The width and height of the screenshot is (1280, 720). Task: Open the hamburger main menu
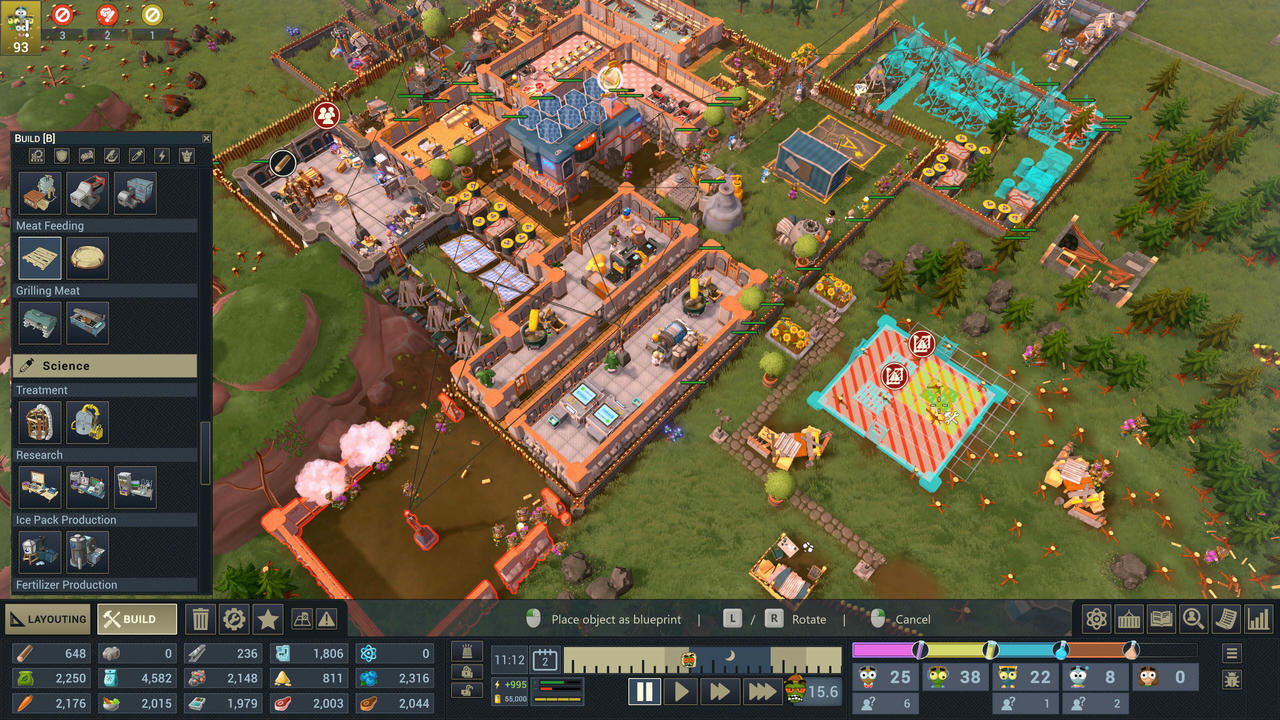pos(1232,653)
